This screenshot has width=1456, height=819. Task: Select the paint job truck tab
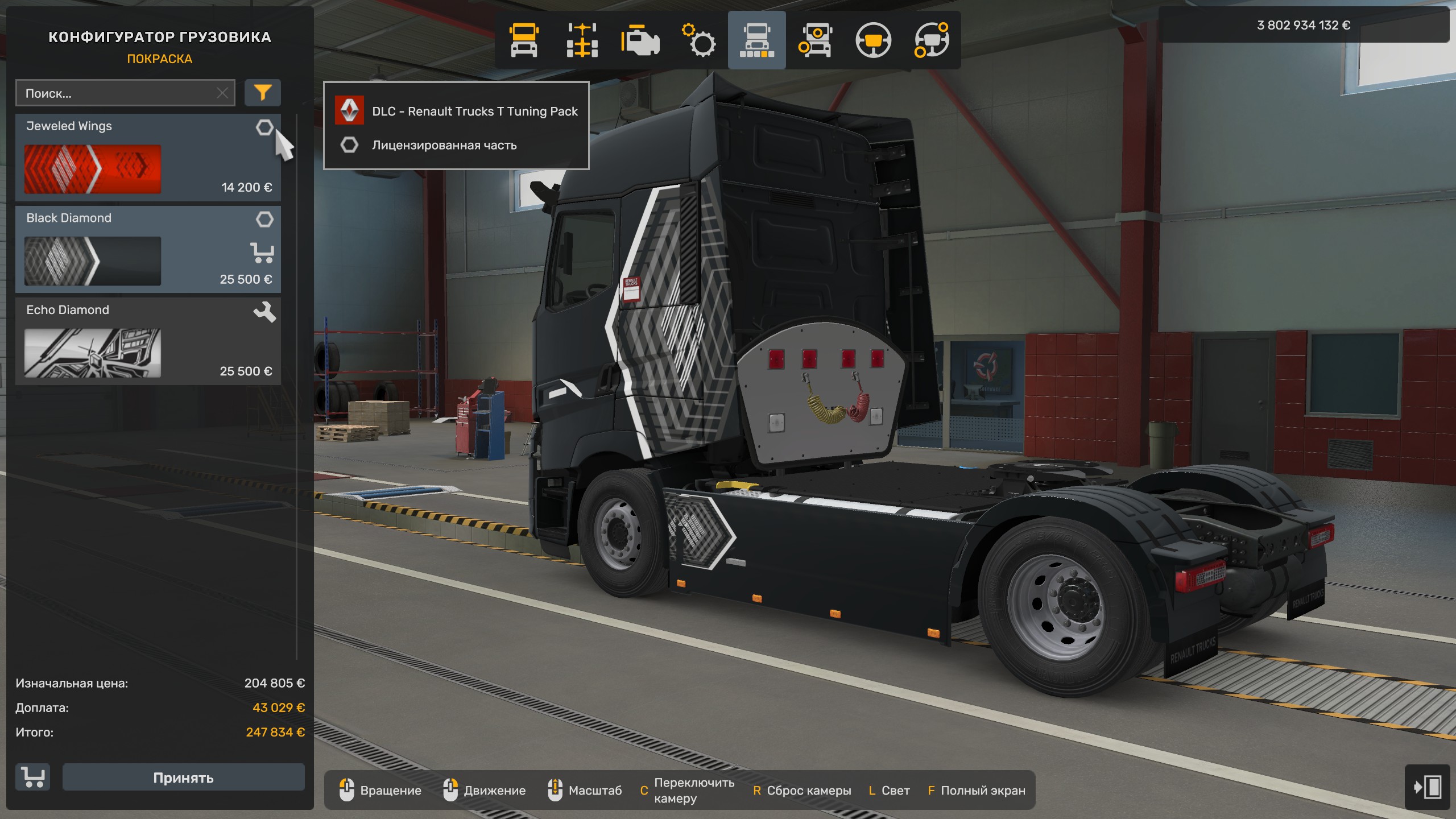click(756, 40)
